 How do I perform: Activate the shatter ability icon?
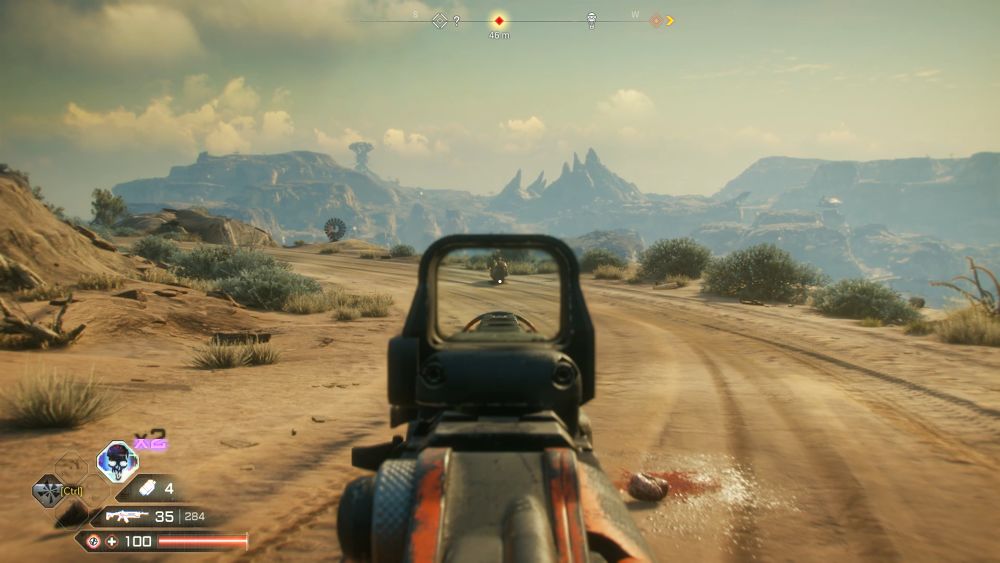point(47,490)
